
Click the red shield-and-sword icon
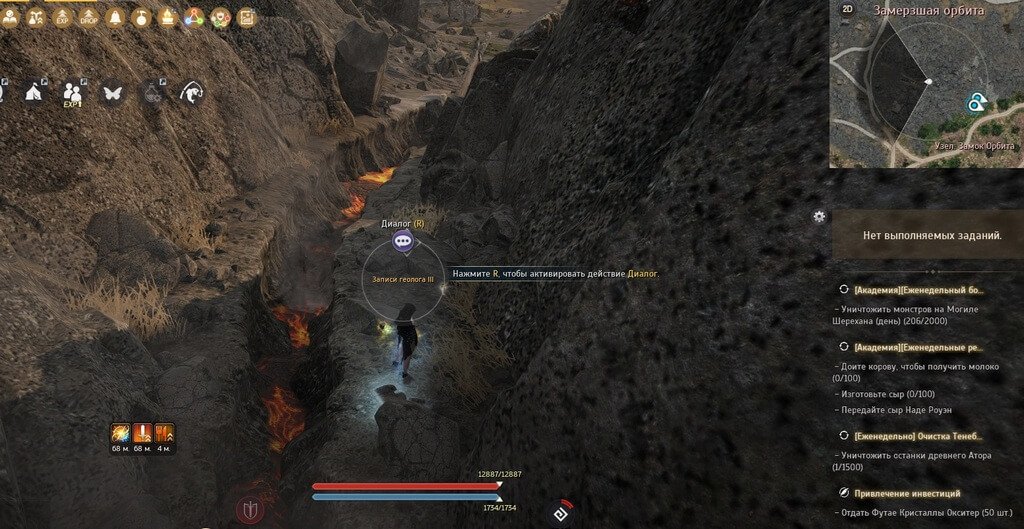[x=250, y=509]
